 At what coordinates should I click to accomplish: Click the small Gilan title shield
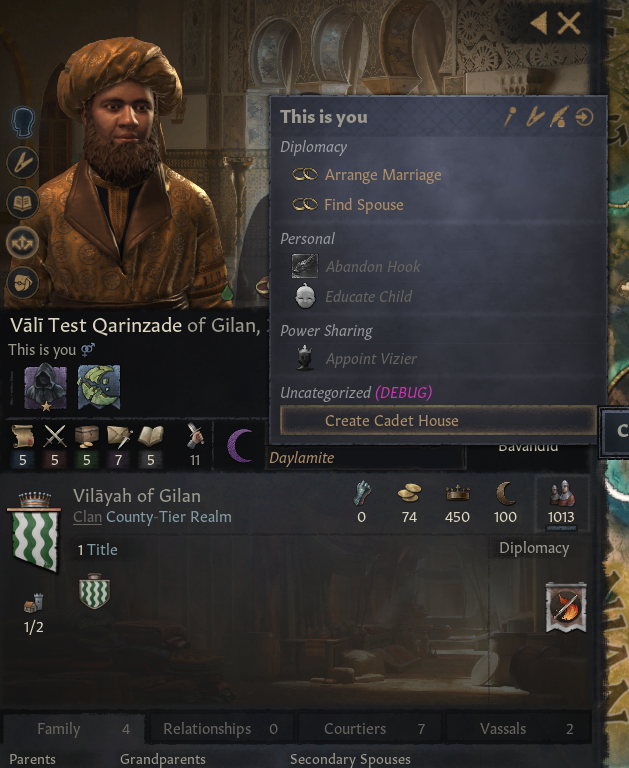pyautogui.click(x=94, y=592)
